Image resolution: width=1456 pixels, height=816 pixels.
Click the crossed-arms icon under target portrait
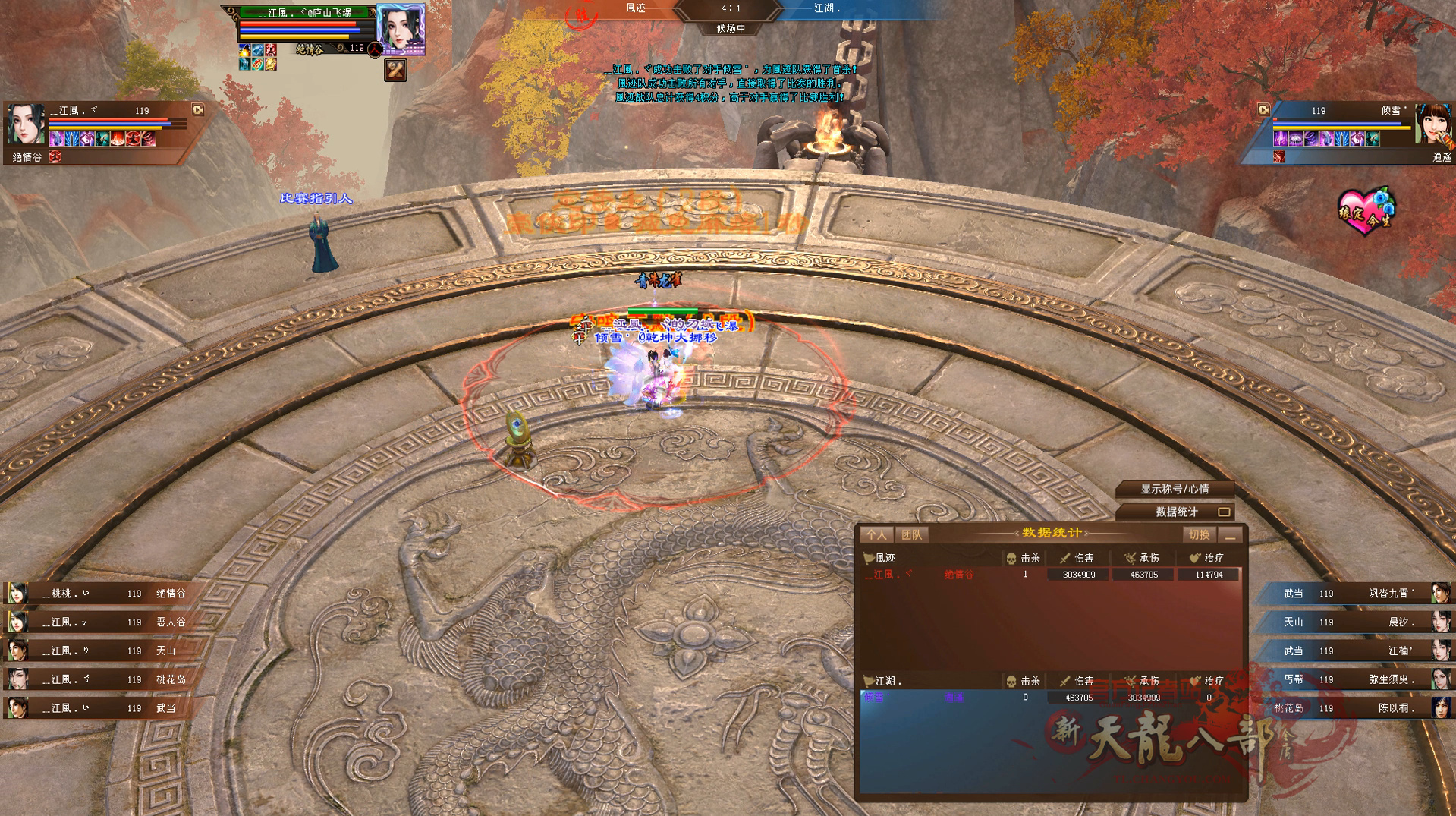tap(395, 71)
